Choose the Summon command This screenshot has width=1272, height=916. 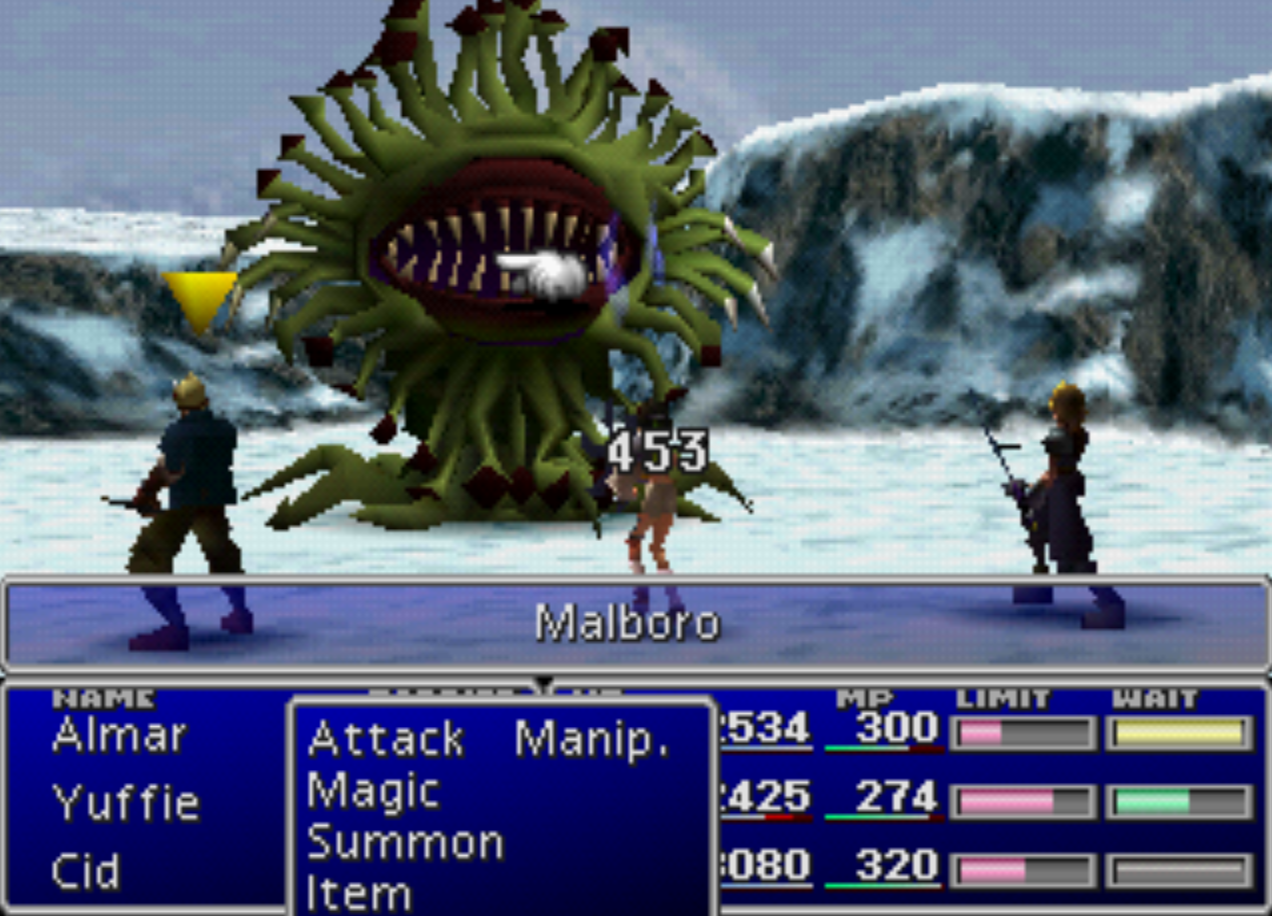click(x=405, y=843)
